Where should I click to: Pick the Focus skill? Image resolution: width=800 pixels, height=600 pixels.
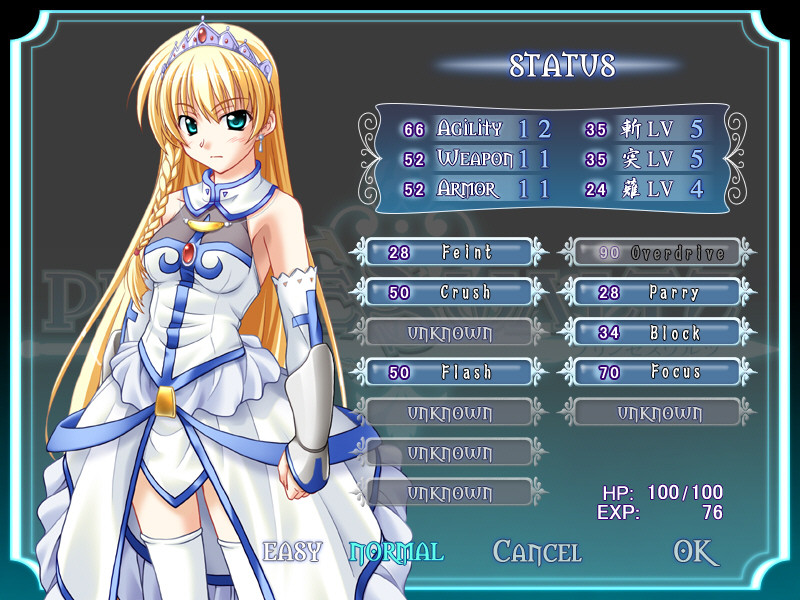coord(656,373)
